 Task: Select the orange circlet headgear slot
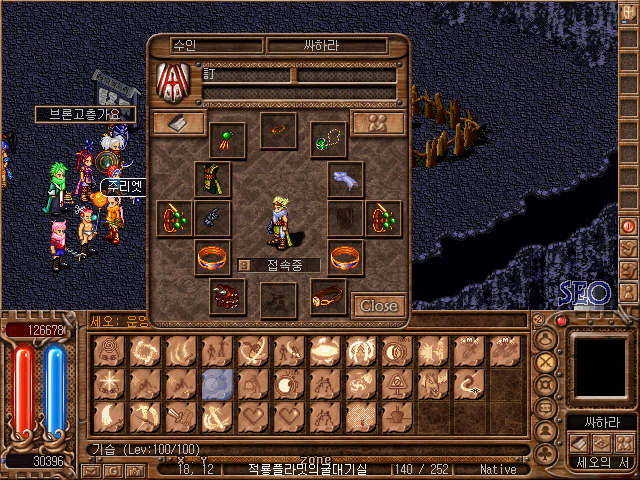(x=278, y=130)
